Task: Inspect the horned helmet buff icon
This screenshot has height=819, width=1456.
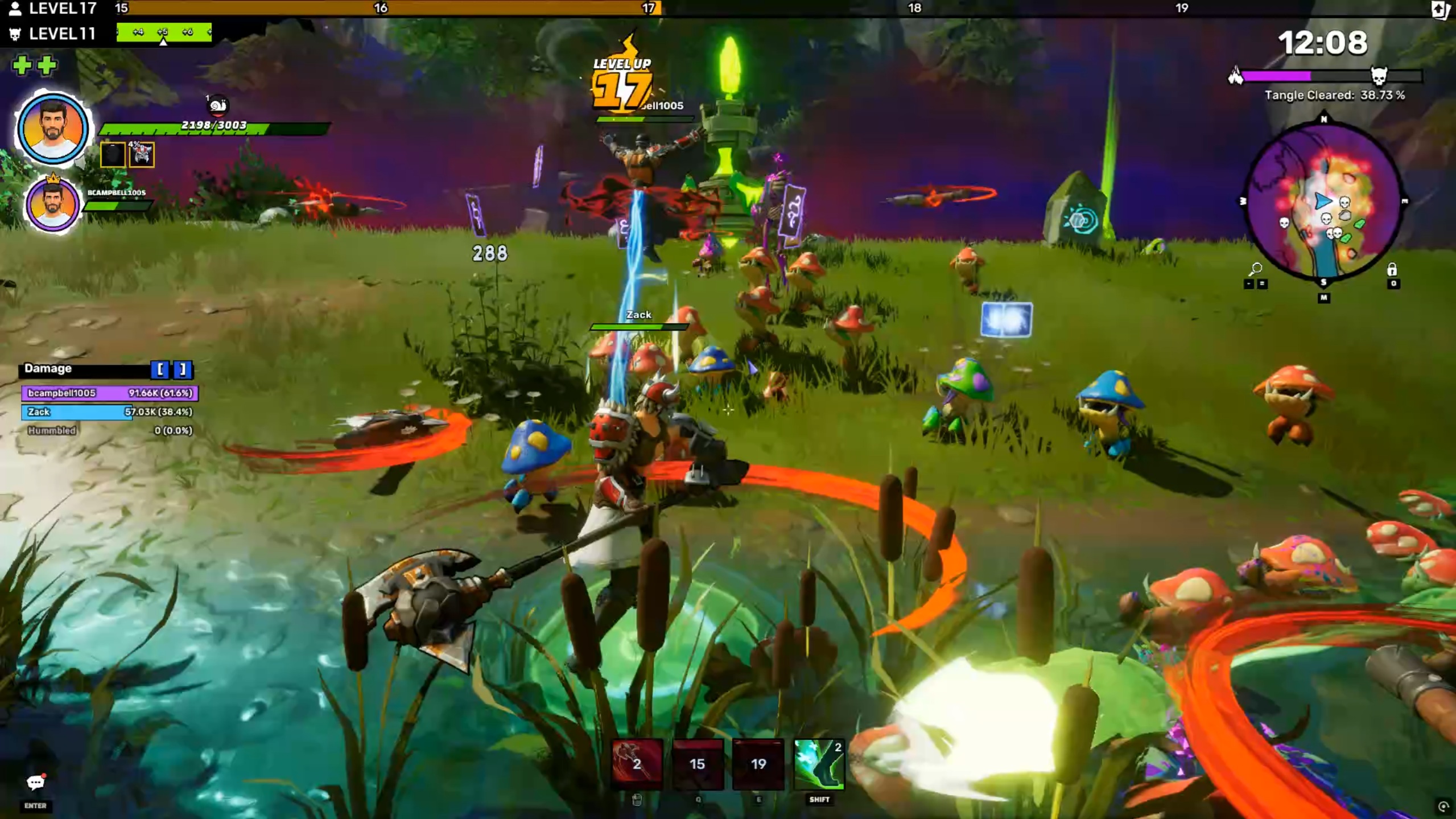Action: click(142, 154)
